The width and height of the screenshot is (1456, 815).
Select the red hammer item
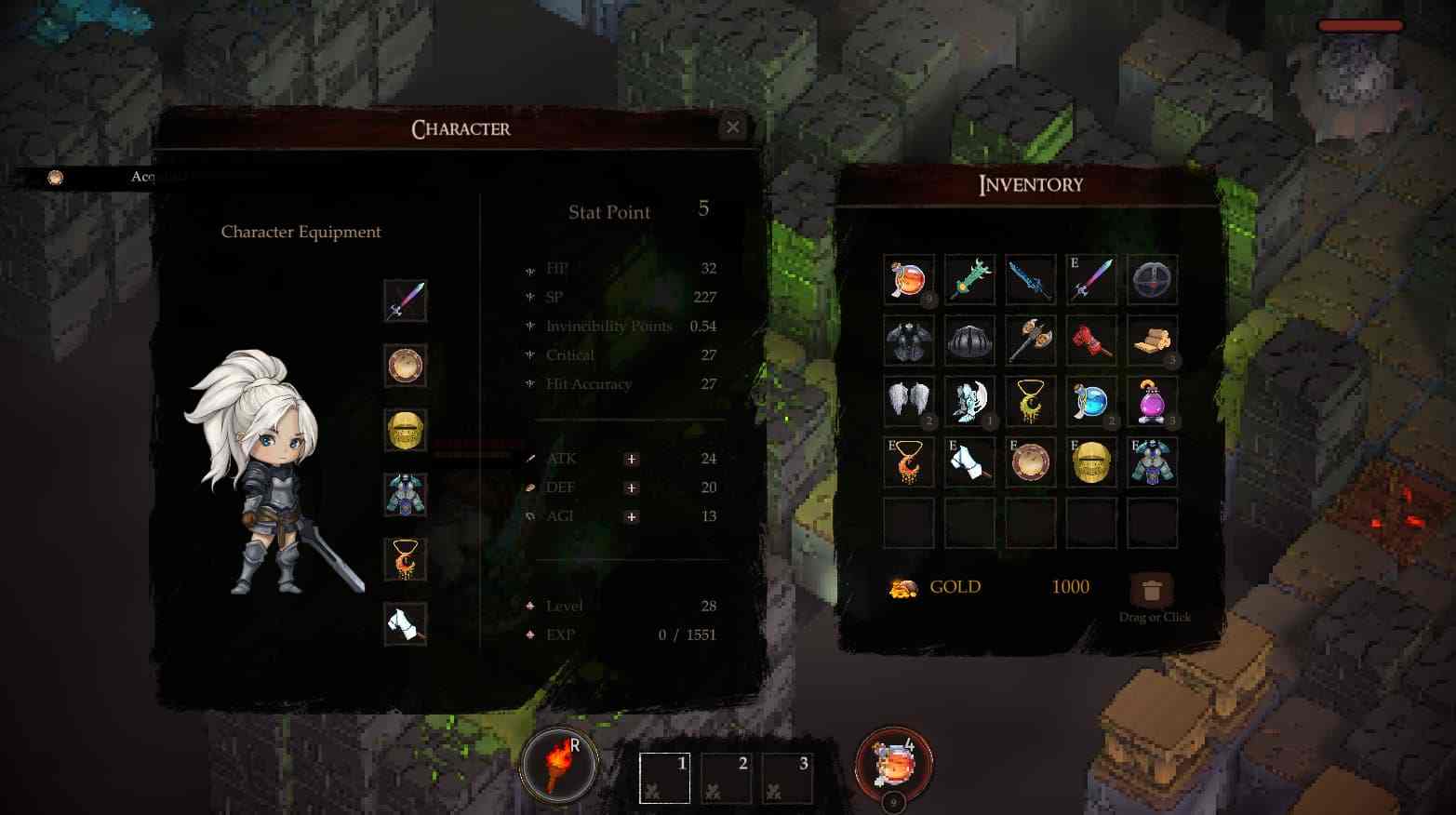coord(1091,341)
